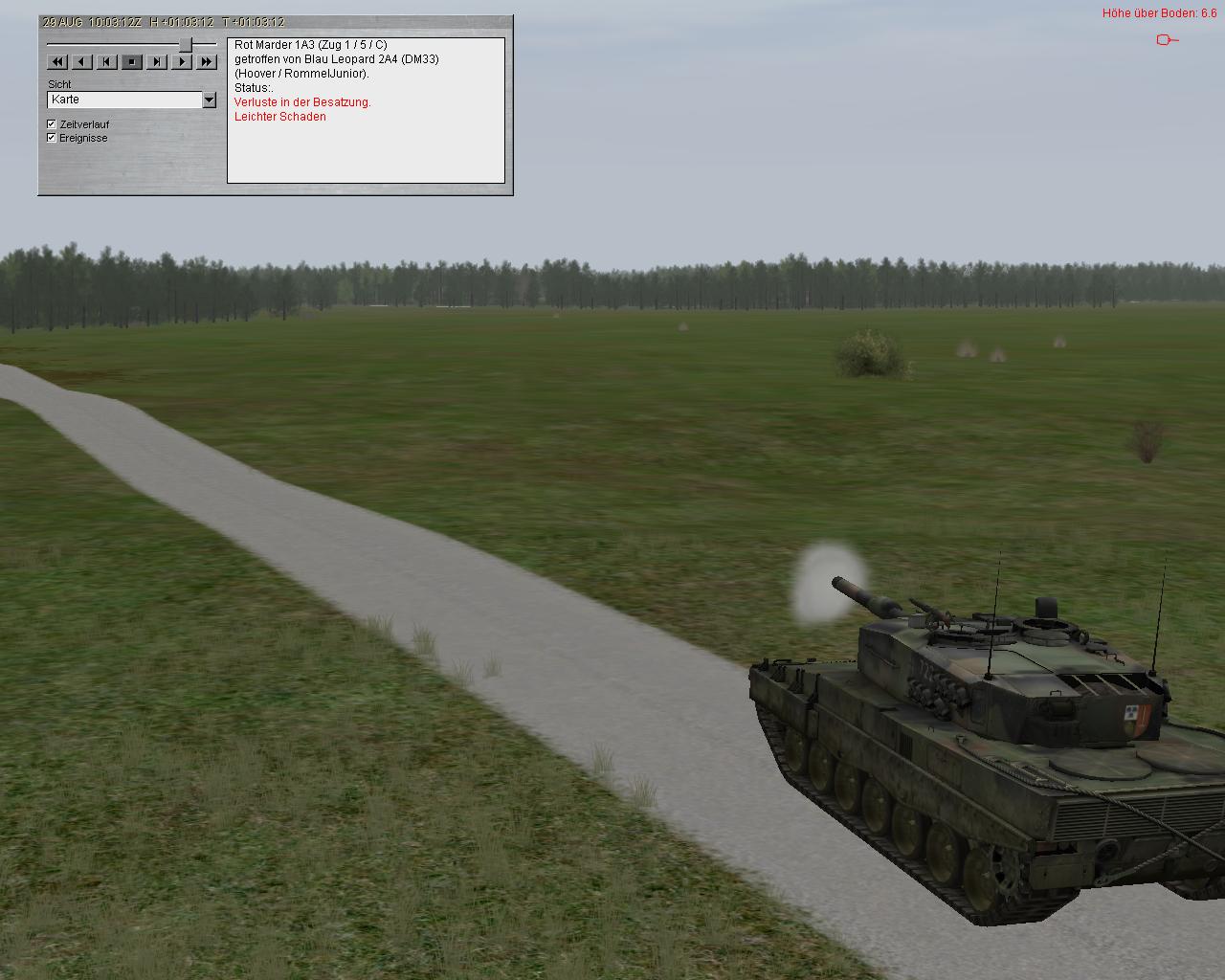Play the replay forward

click(182, 62)
